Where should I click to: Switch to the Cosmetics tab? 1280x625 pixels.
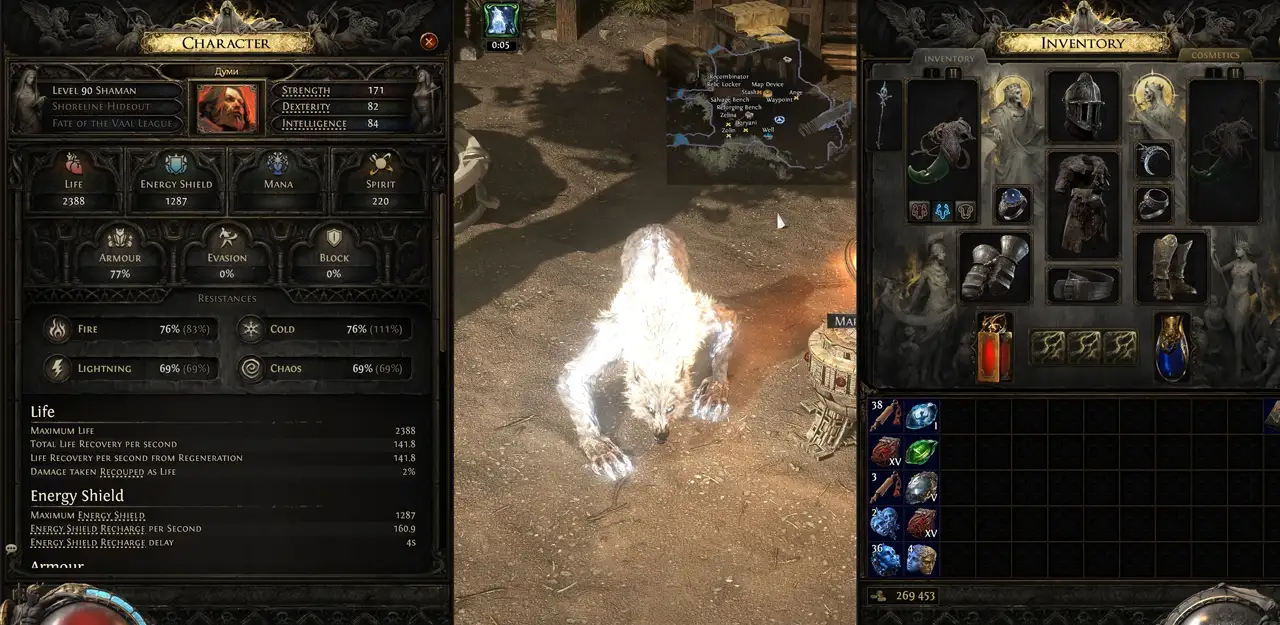tap(1215, 56)
